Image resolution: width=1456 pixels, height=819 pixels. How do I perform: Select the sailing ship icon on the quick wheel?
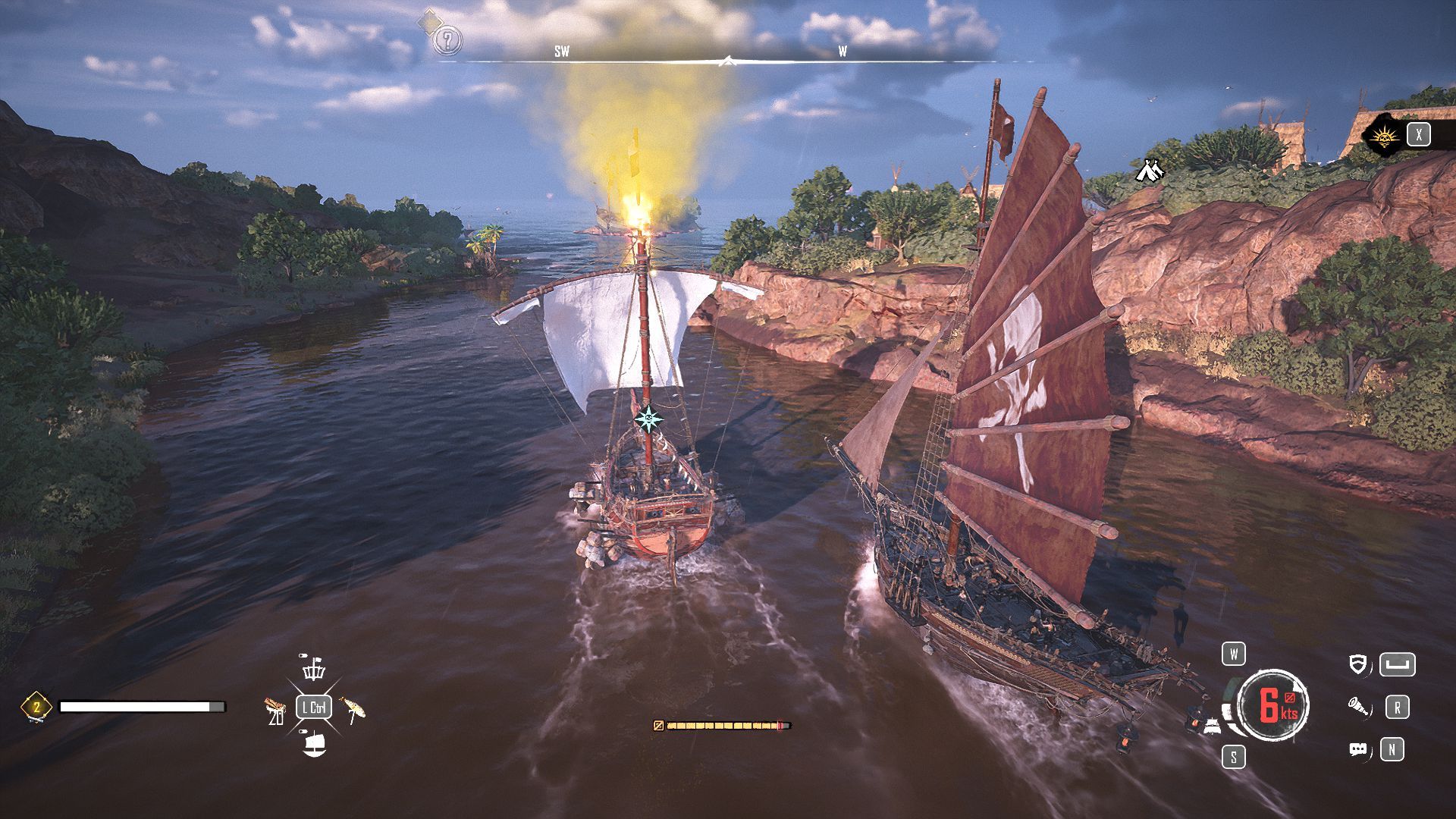[314, 745]
